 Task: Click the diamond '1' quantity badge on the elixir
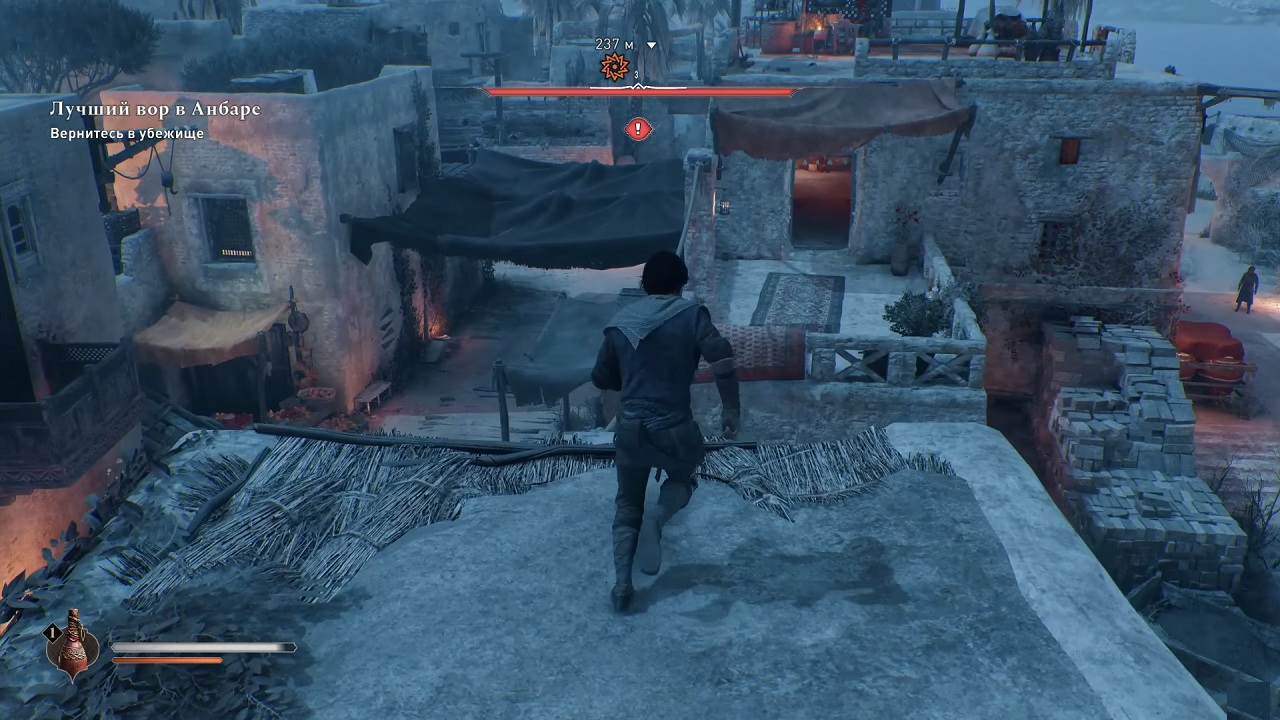[x=52, y=631]
